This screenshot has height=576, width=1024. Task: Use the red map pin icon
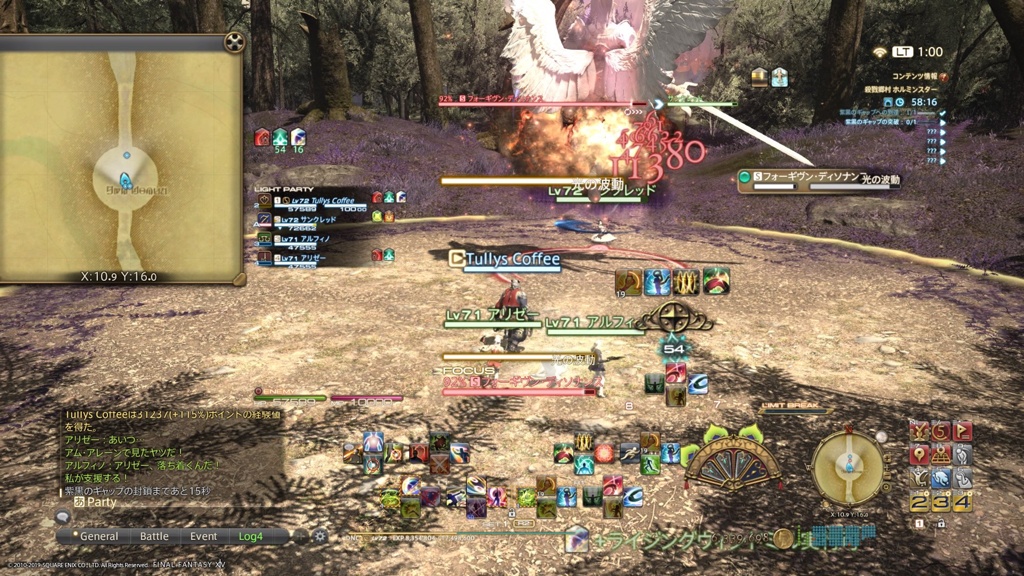tap(921, 456)
